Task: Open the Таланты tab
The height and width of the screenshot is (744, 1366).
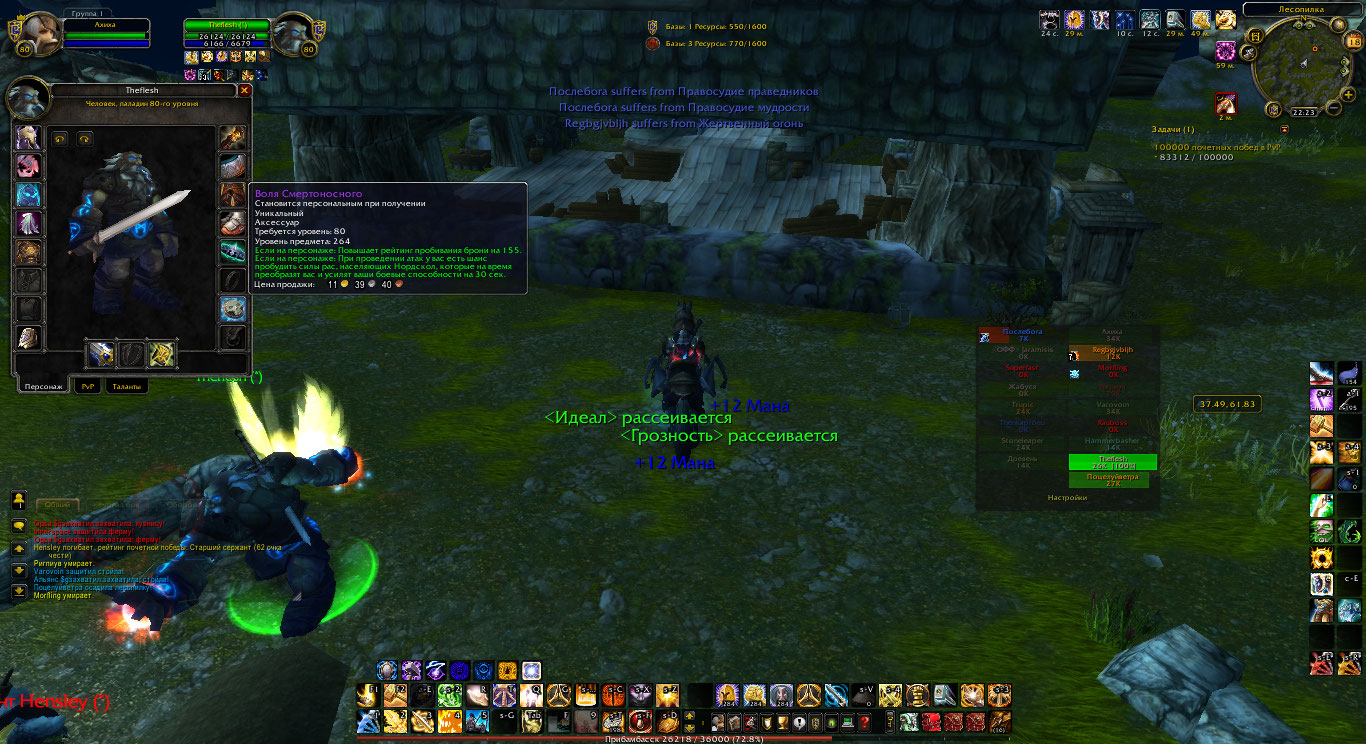Action: [126, 386]
